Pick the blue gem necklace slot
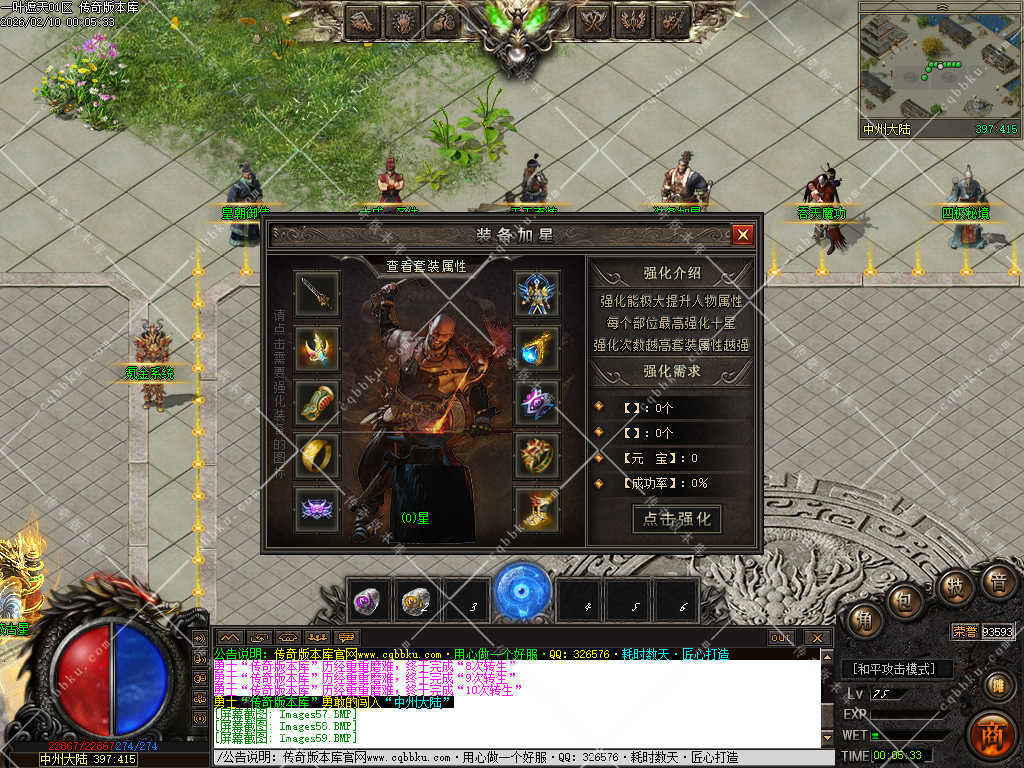1024x768 pixels. click(x=537, y=348)
